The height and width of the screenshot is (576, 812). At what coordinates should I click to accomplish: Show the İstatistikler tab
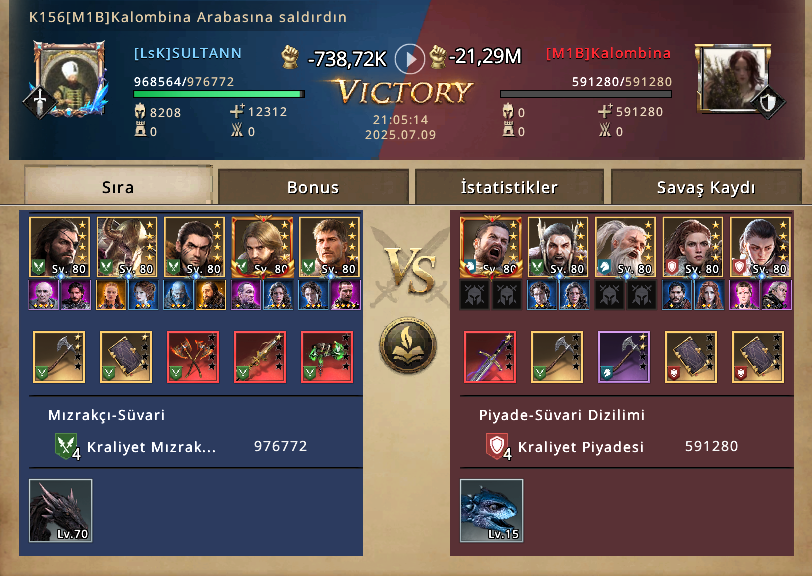[x=509, y=187]
